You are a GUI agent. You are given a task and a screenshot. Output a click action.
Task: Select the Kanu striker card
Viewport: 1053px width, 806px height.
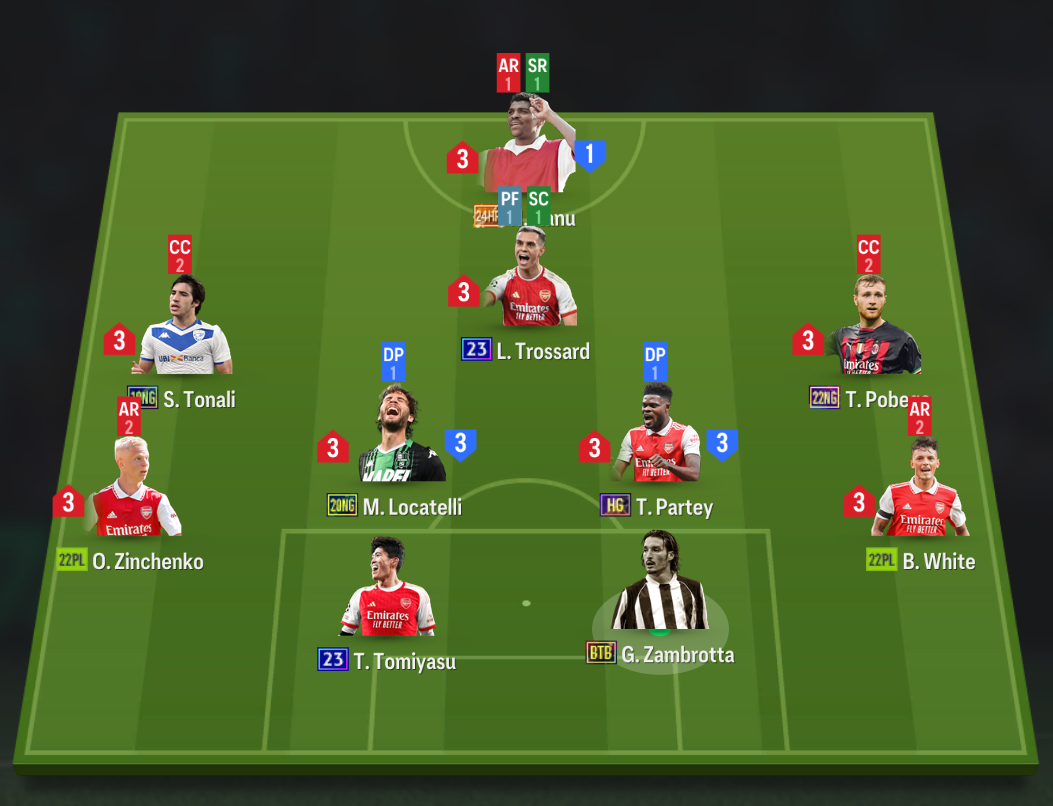click(x=526, y=150)
